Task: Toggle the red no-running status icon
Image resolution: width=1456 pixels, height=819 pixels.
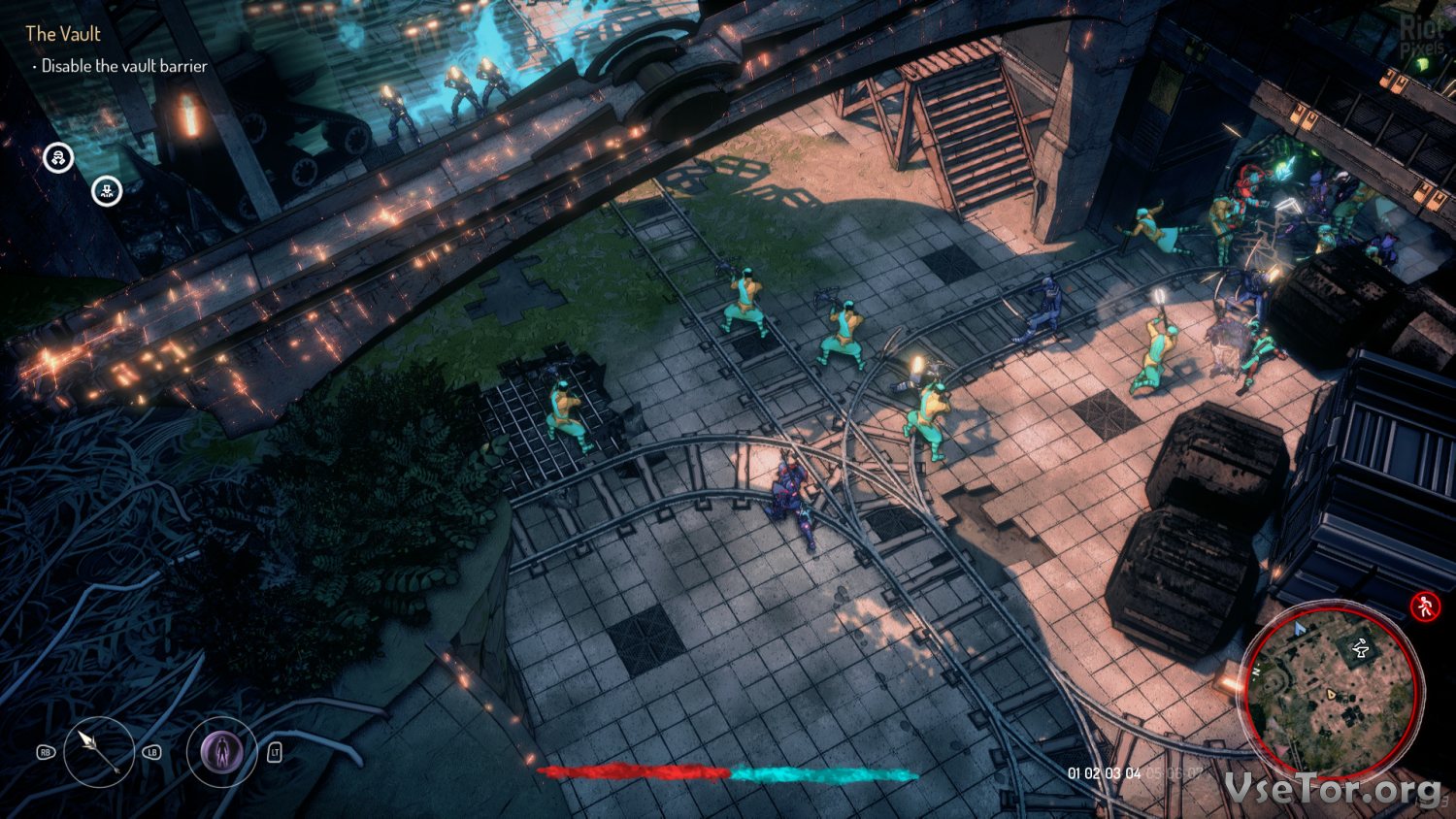Action: point(1425,606)
